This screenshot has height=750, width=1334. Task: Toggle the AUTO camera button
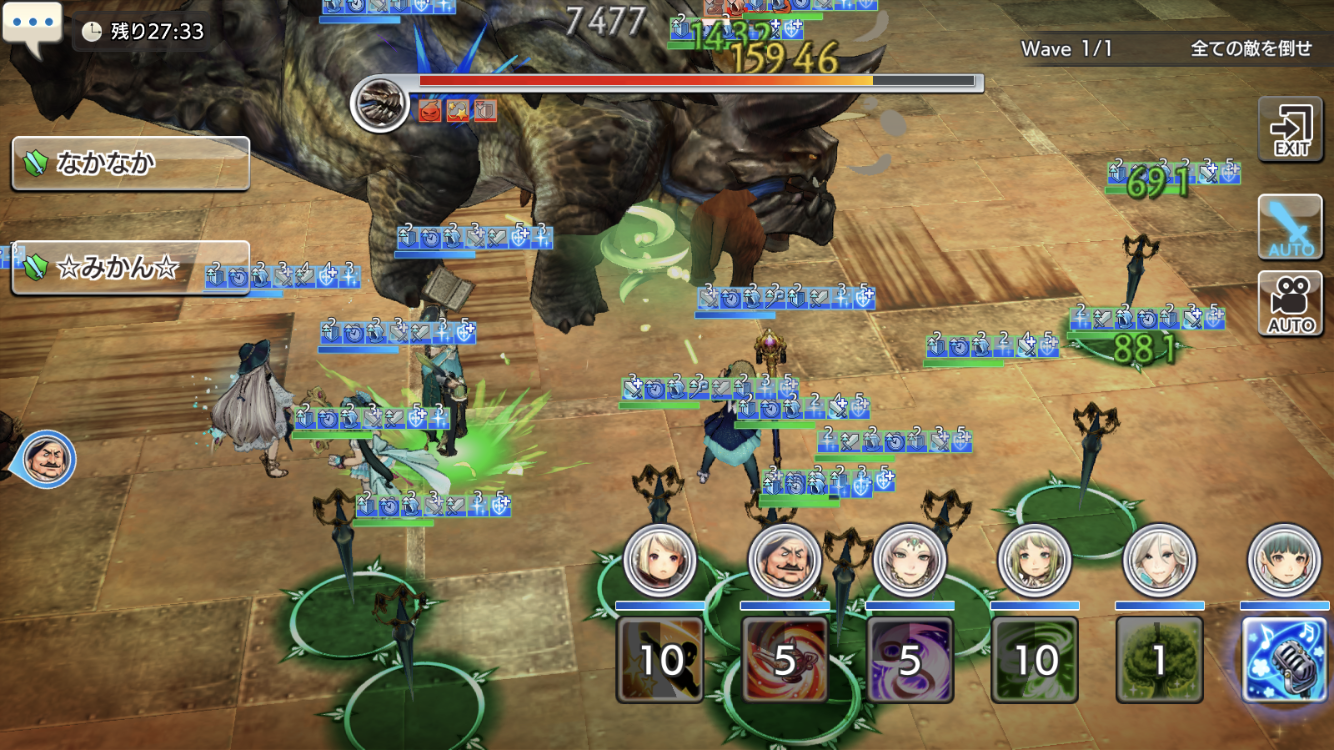click(x=1291, y=303)
